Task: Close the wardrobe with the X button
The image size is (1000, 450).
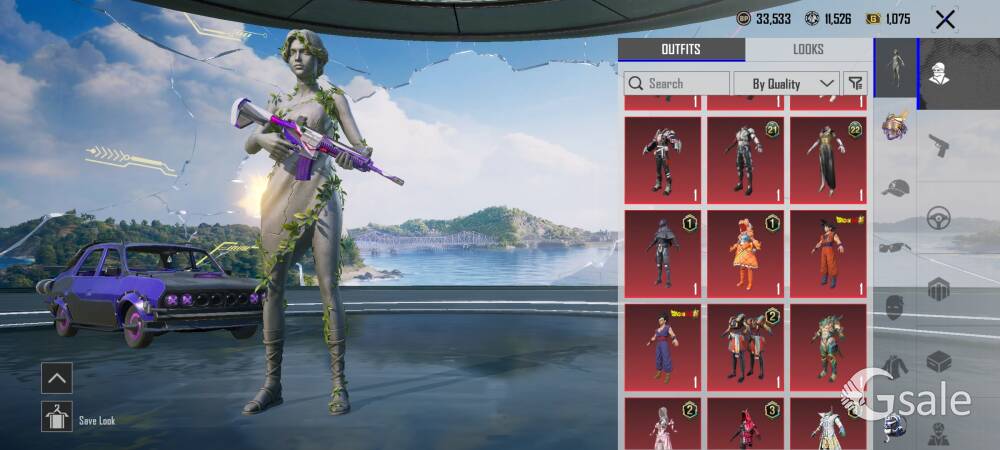Action: [944, 18]
